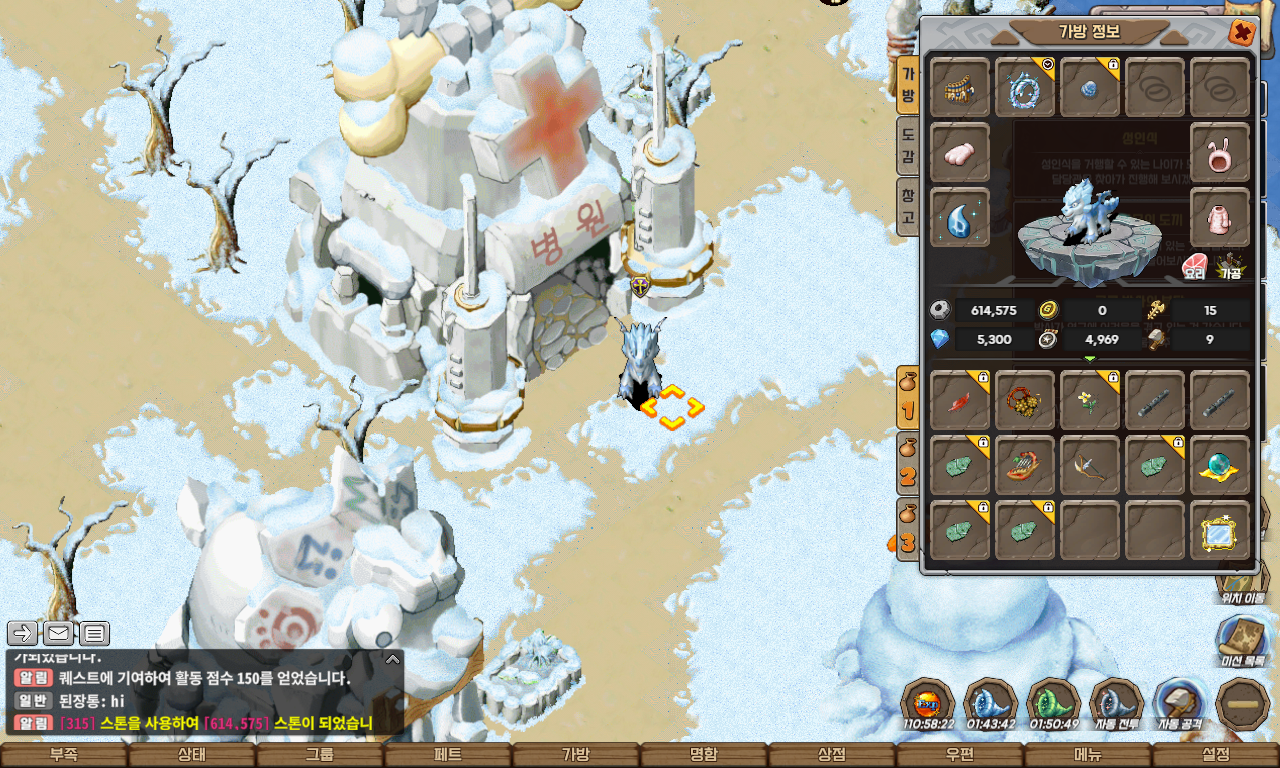Close the 가방 정보 bag window
Image resolution: width=1280 pixels, height=768 pixels.
tap(1242, 33)
